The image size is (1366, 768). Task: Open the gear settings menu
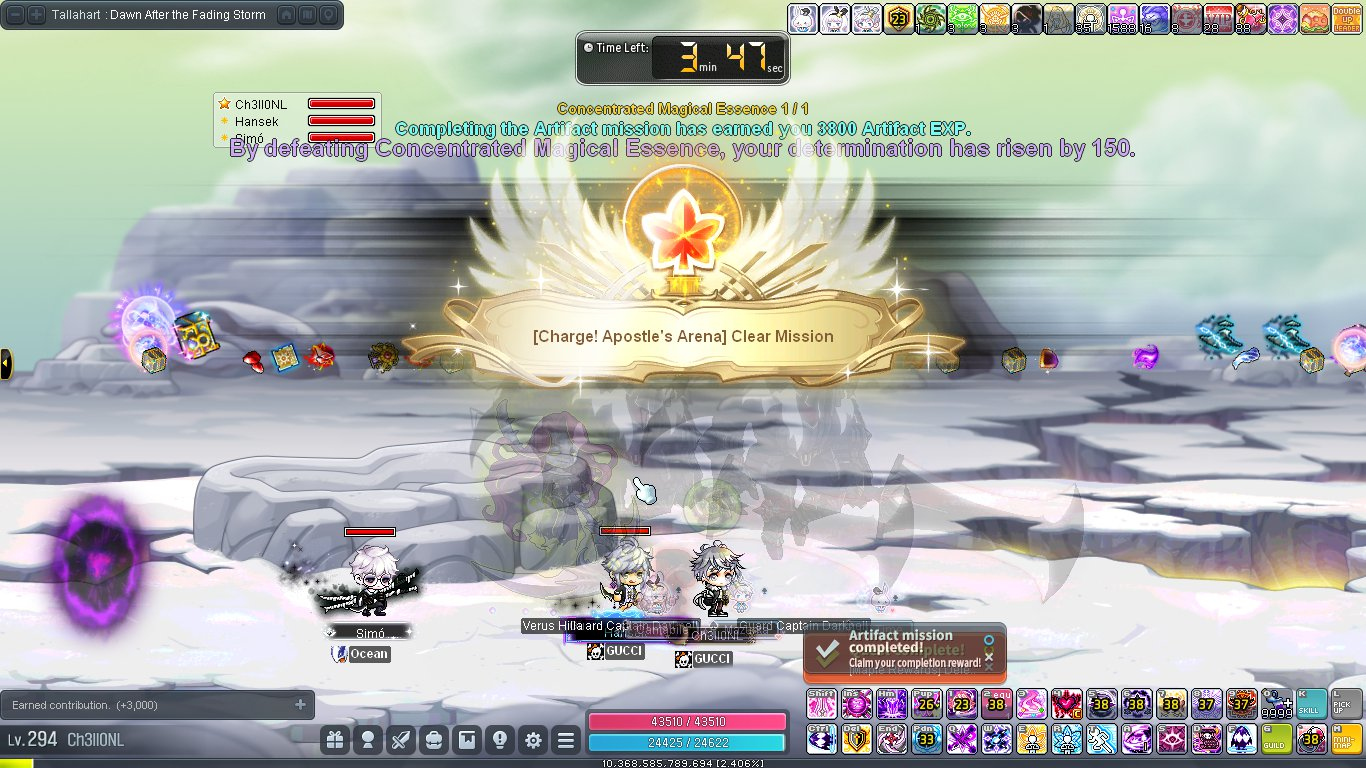(x=533, y=740)
